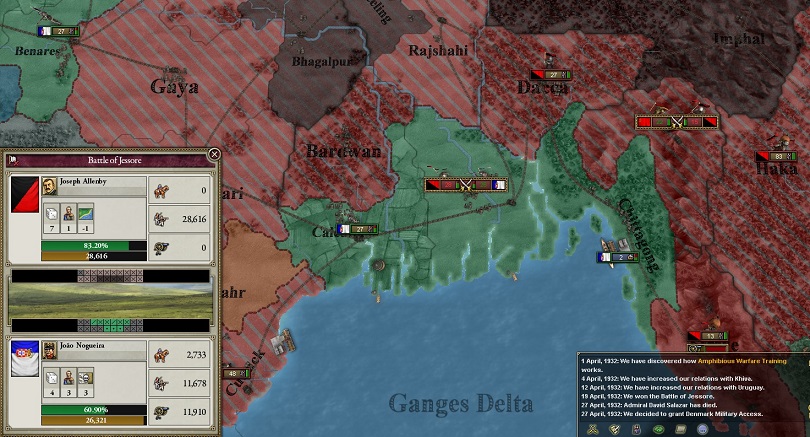Select the 27-strength army counter near Dacca
Viewport: 810px width, 437px height.
553,74
